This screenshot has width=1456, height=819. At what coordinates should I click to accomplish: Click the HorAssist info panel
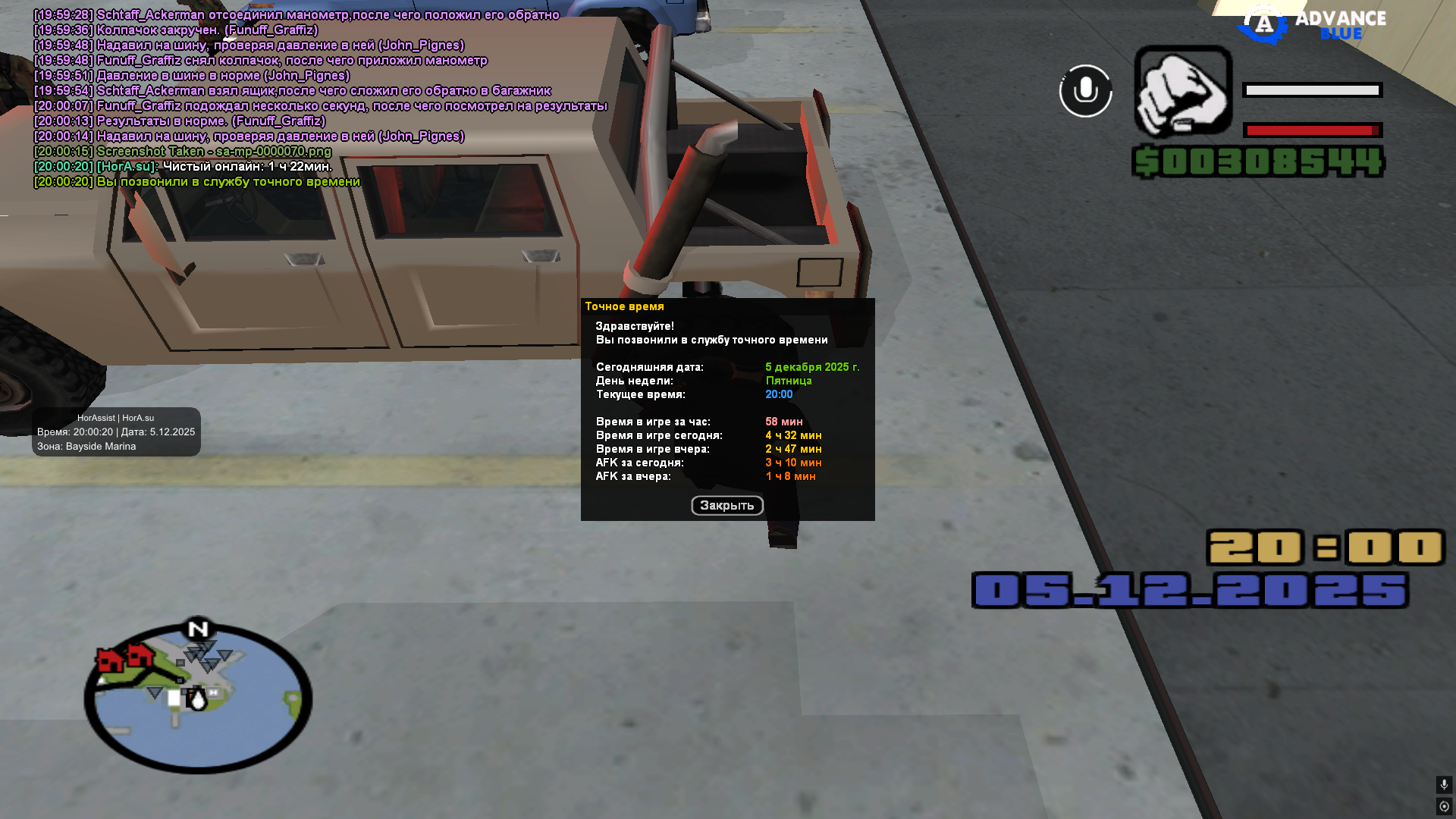116,432
